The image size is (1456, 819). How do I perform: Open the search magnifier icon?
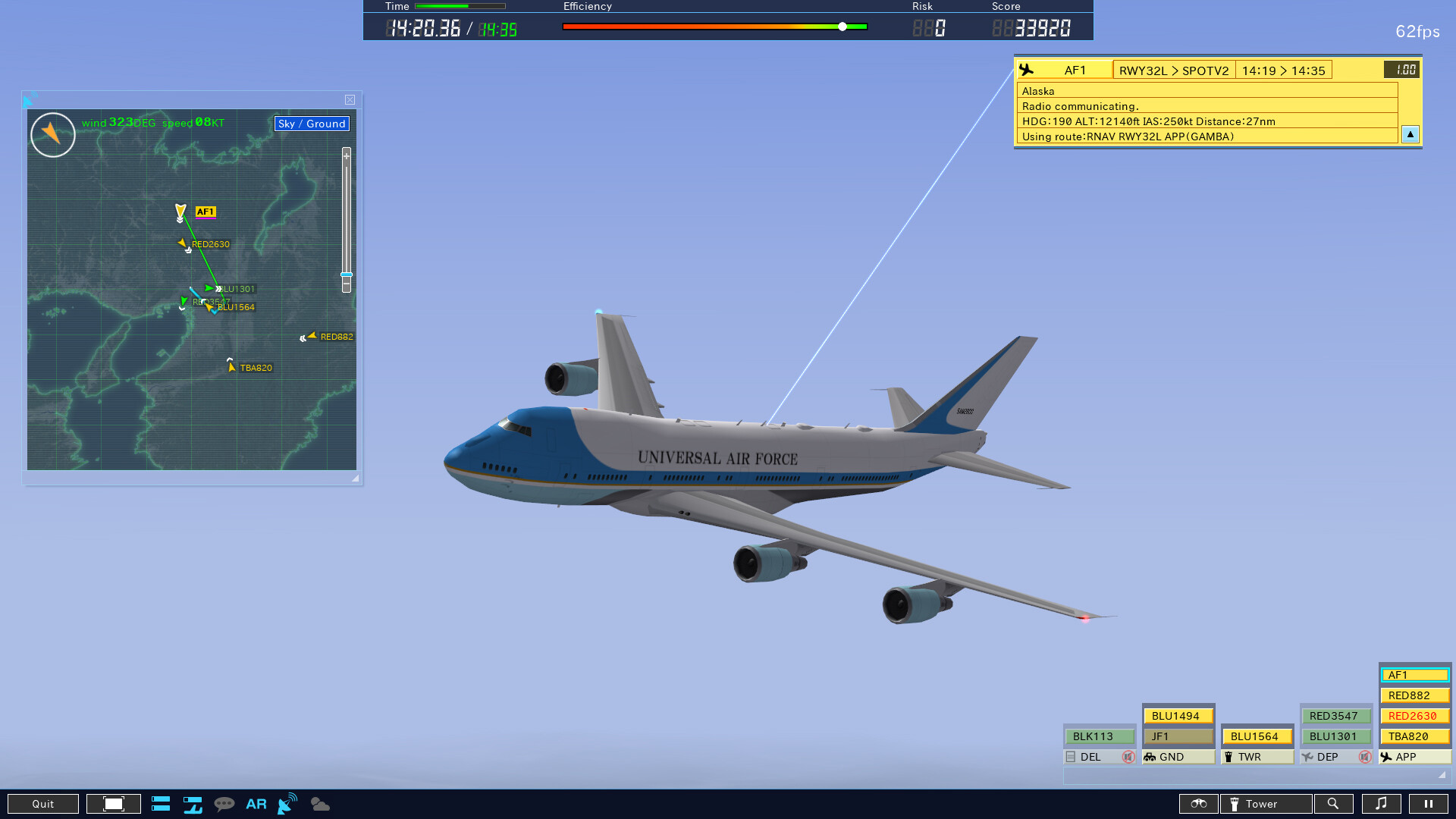point(1335,804)
